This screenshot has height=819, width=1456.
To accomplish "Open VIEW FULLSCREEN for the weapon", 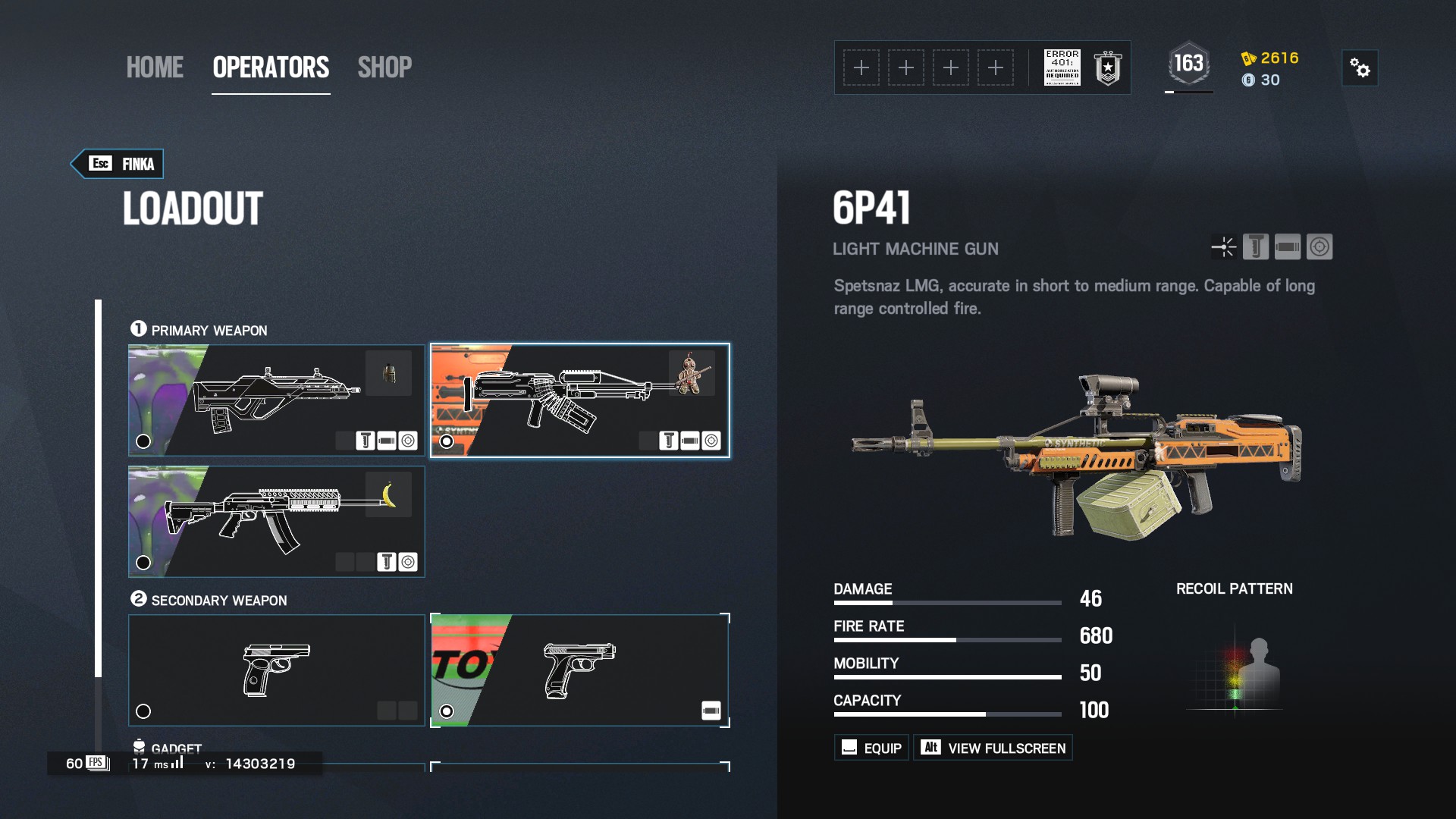I will [993, 748].
